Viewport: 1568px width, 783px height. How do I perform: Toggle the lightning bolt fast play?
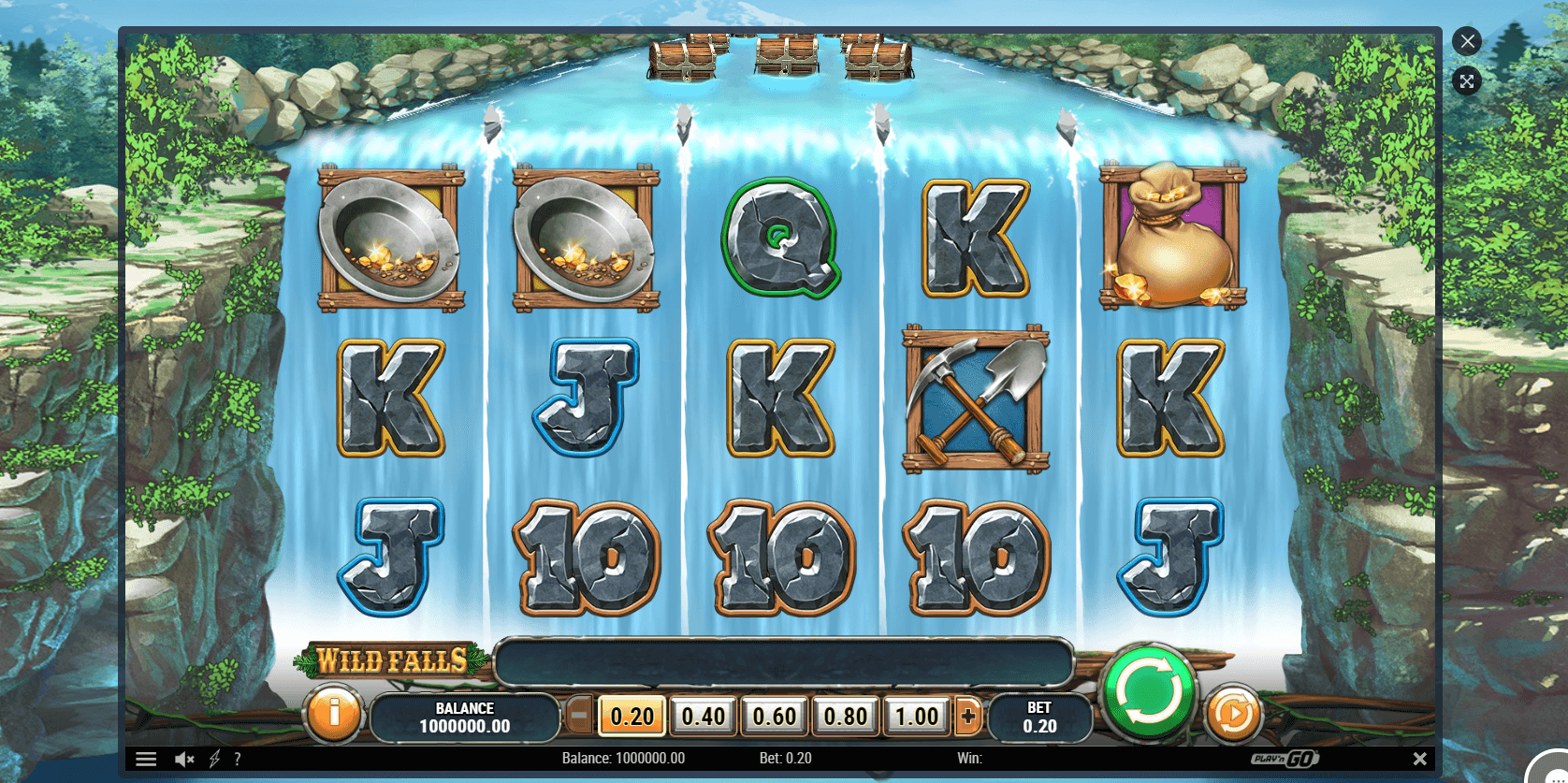tap(214, 759)
